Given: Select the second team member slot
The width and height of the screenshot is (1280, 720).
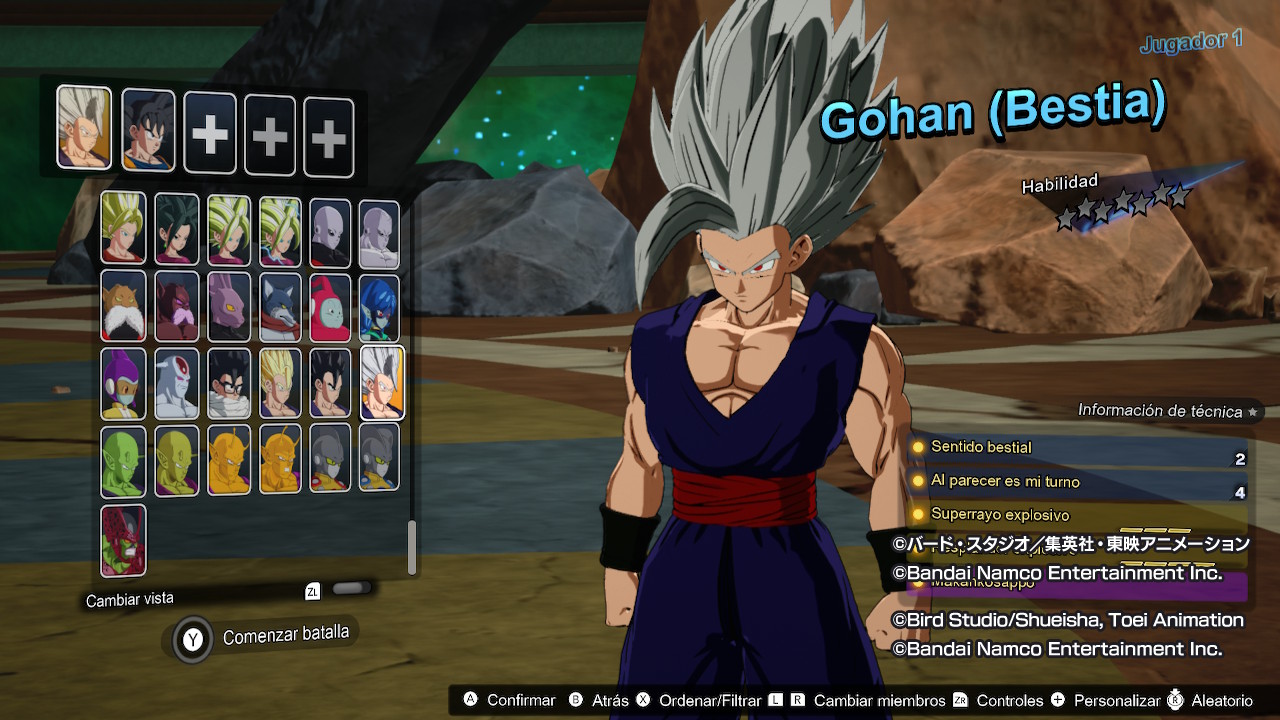Looking at the screenshot, I should (148, 130).
